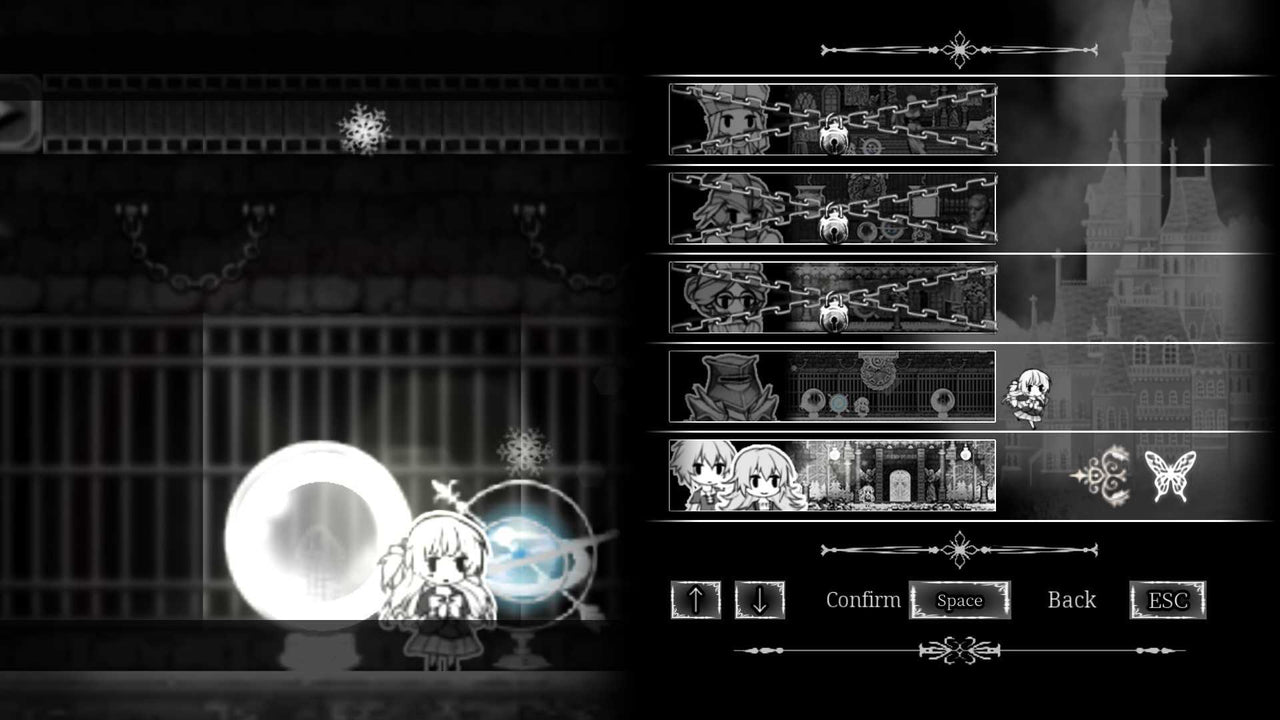Select the fourth stage banner with the gated garden

point(832,387)
